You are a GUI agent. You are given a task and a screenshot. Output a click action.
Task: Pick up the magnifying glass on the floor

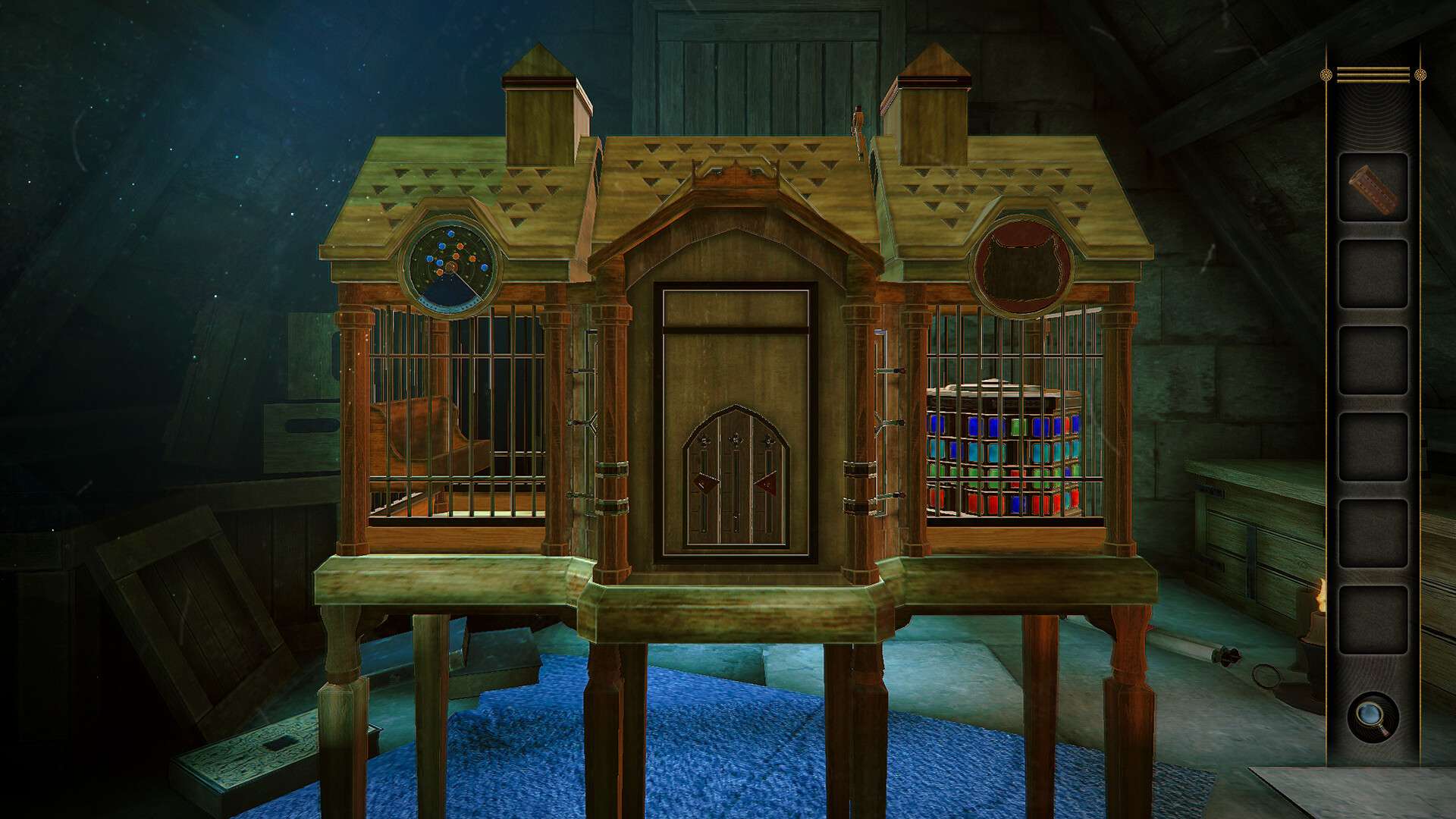point(1265,677)
